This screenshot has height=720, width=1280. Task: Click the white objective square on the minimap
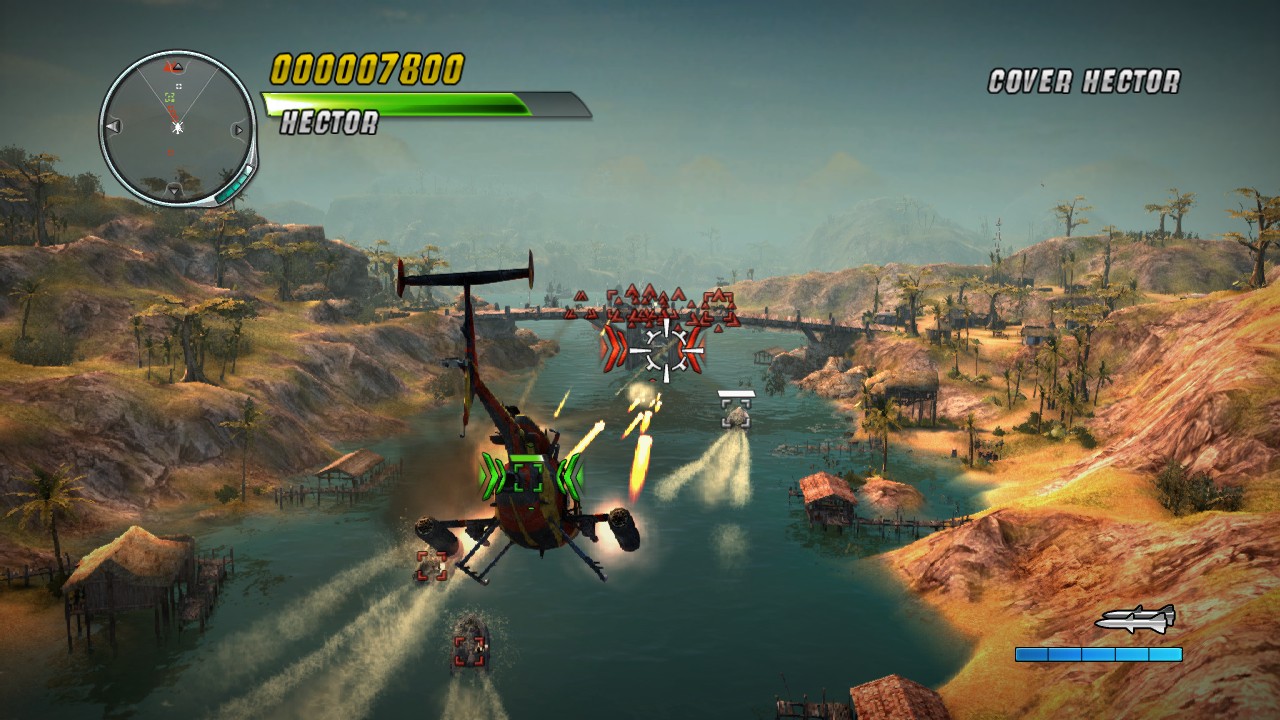[179, 86]
